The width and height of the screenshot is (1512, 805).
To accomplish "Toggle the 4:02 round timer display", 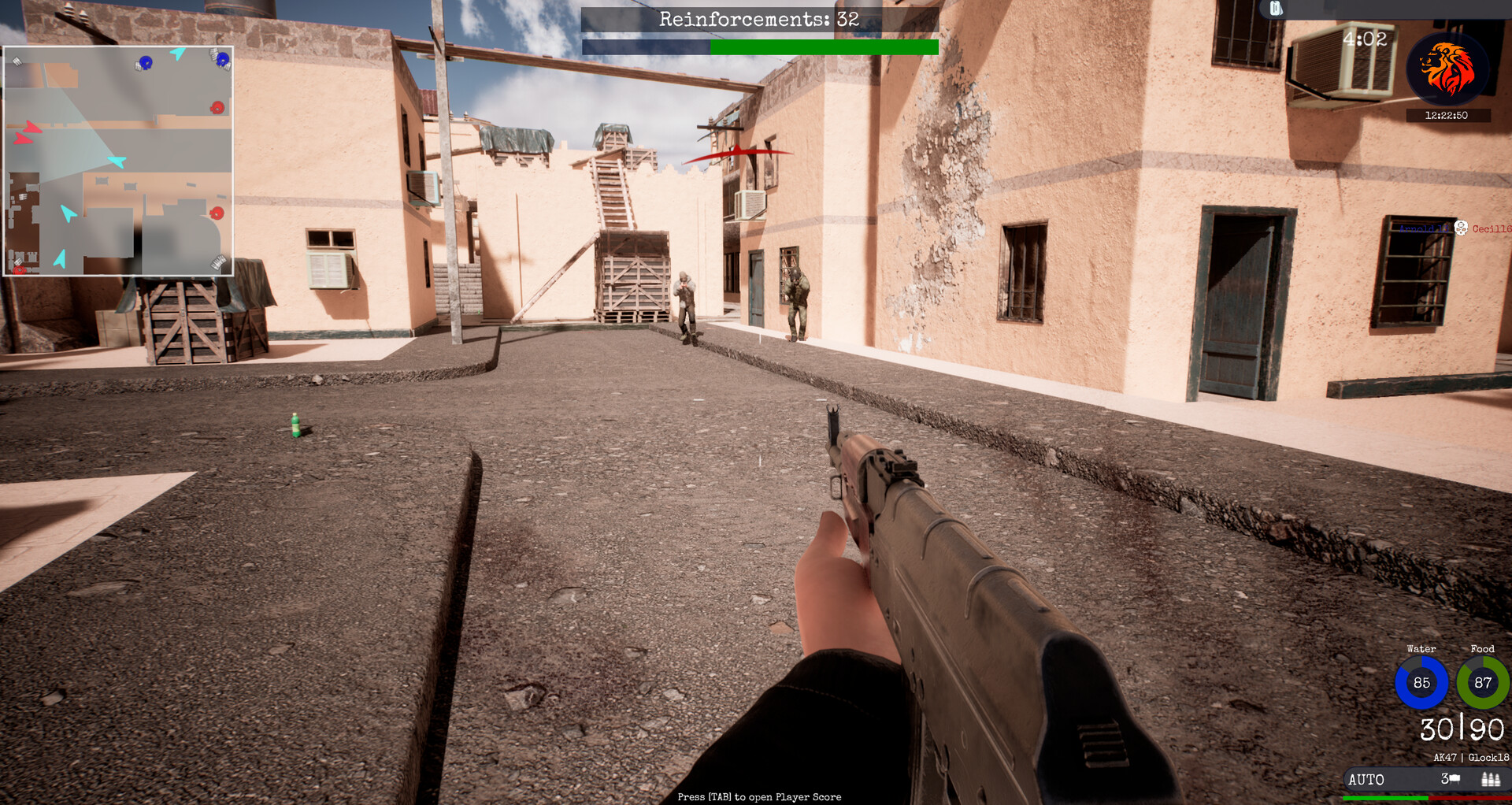I will [1366, 39].
